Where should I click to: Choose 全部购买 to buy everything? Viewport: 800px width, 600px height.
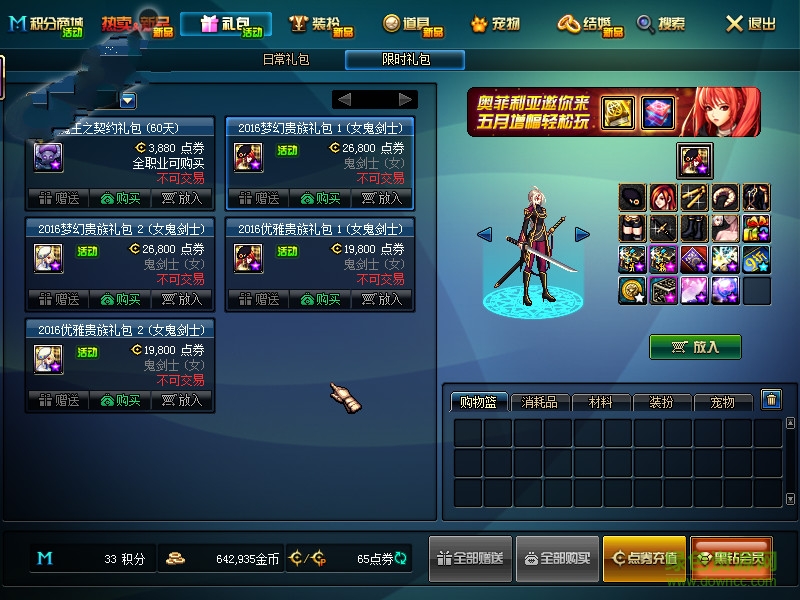point(557,559)
